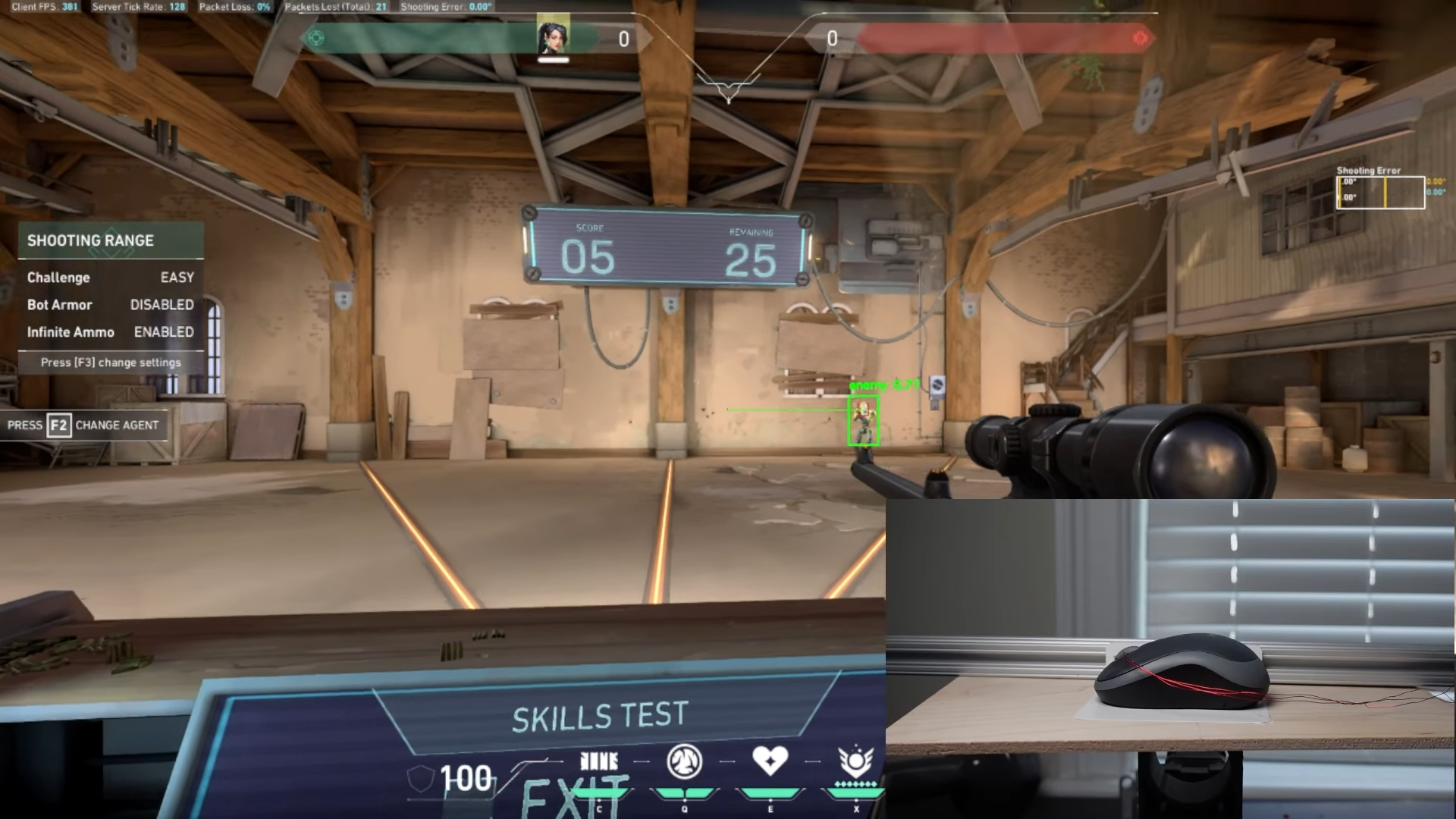The width and height of the screenshot is (1456, 819).
Task: Activate the slow orb ability icon
Action: click(684, 761)
